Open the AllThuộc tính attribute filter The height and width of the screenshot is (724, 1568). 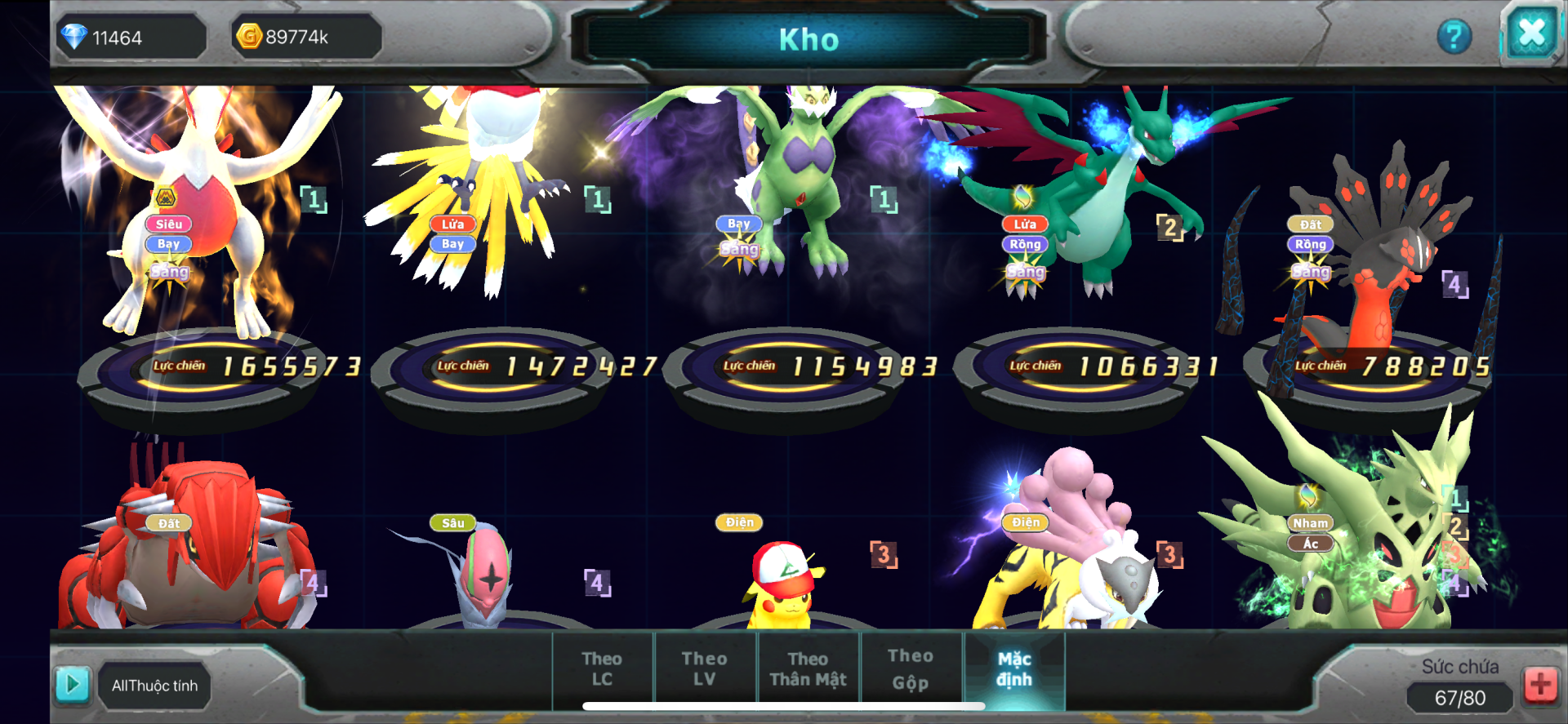pos(154,686)
